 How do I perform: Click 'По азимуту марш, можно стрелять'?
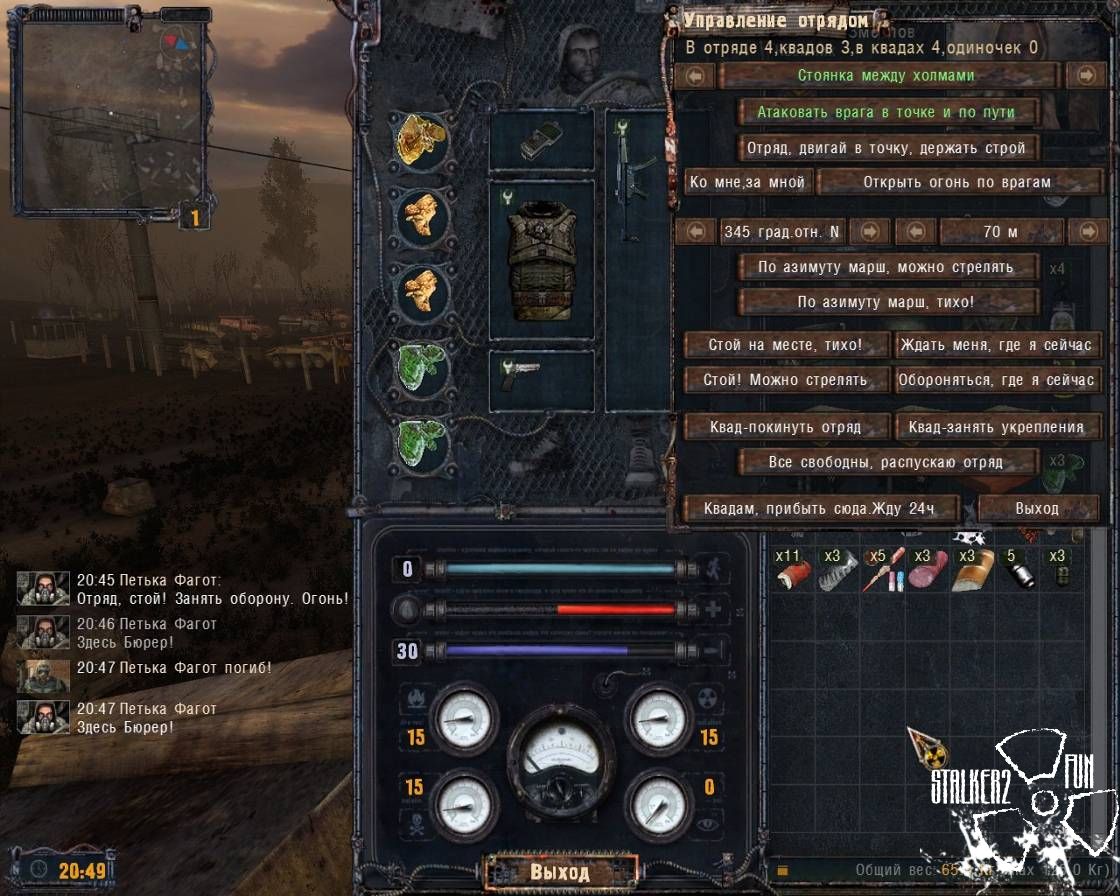[x=887, y=267]
